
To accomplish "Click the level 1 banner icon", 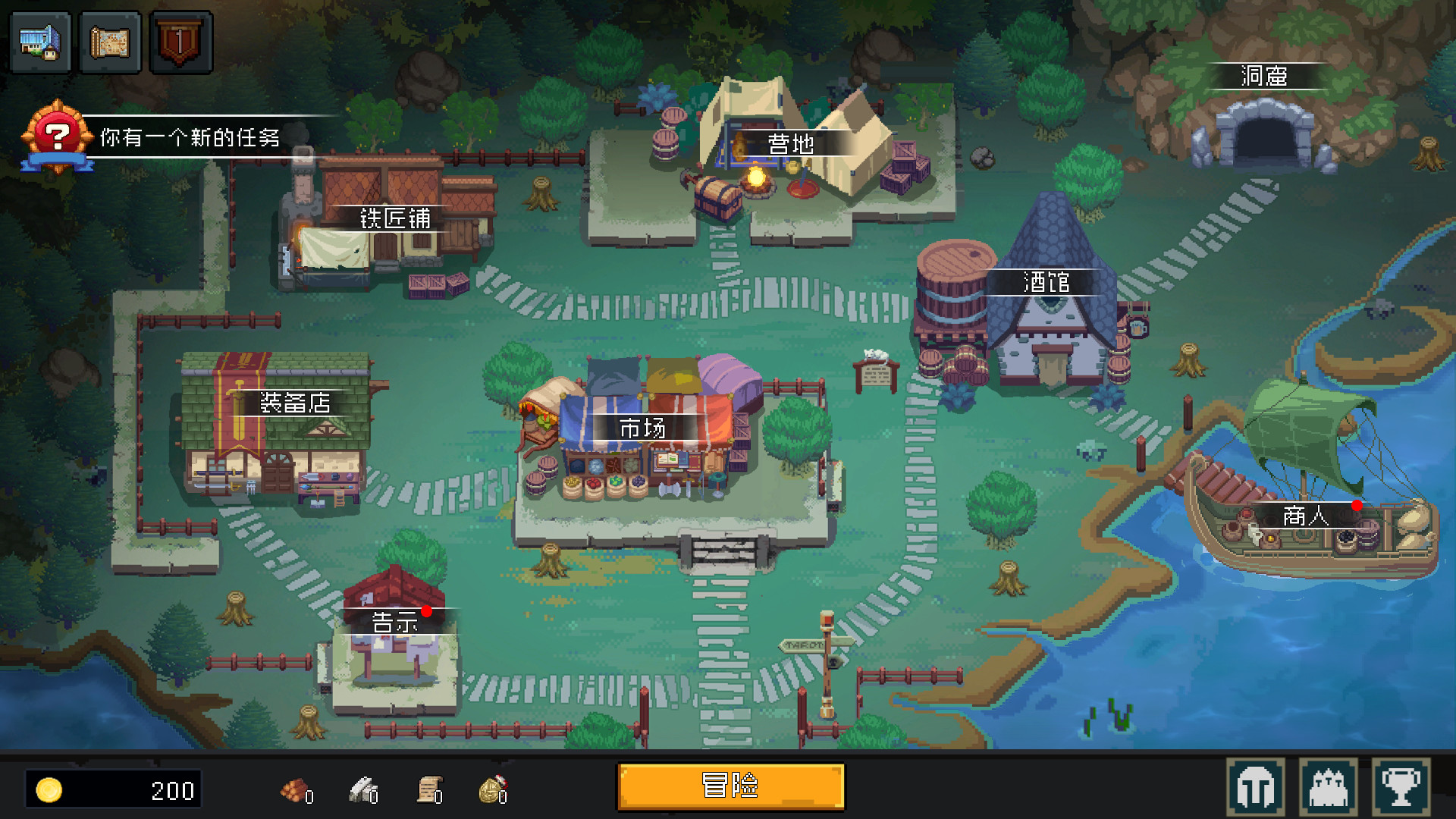I will tap(182, 42).
